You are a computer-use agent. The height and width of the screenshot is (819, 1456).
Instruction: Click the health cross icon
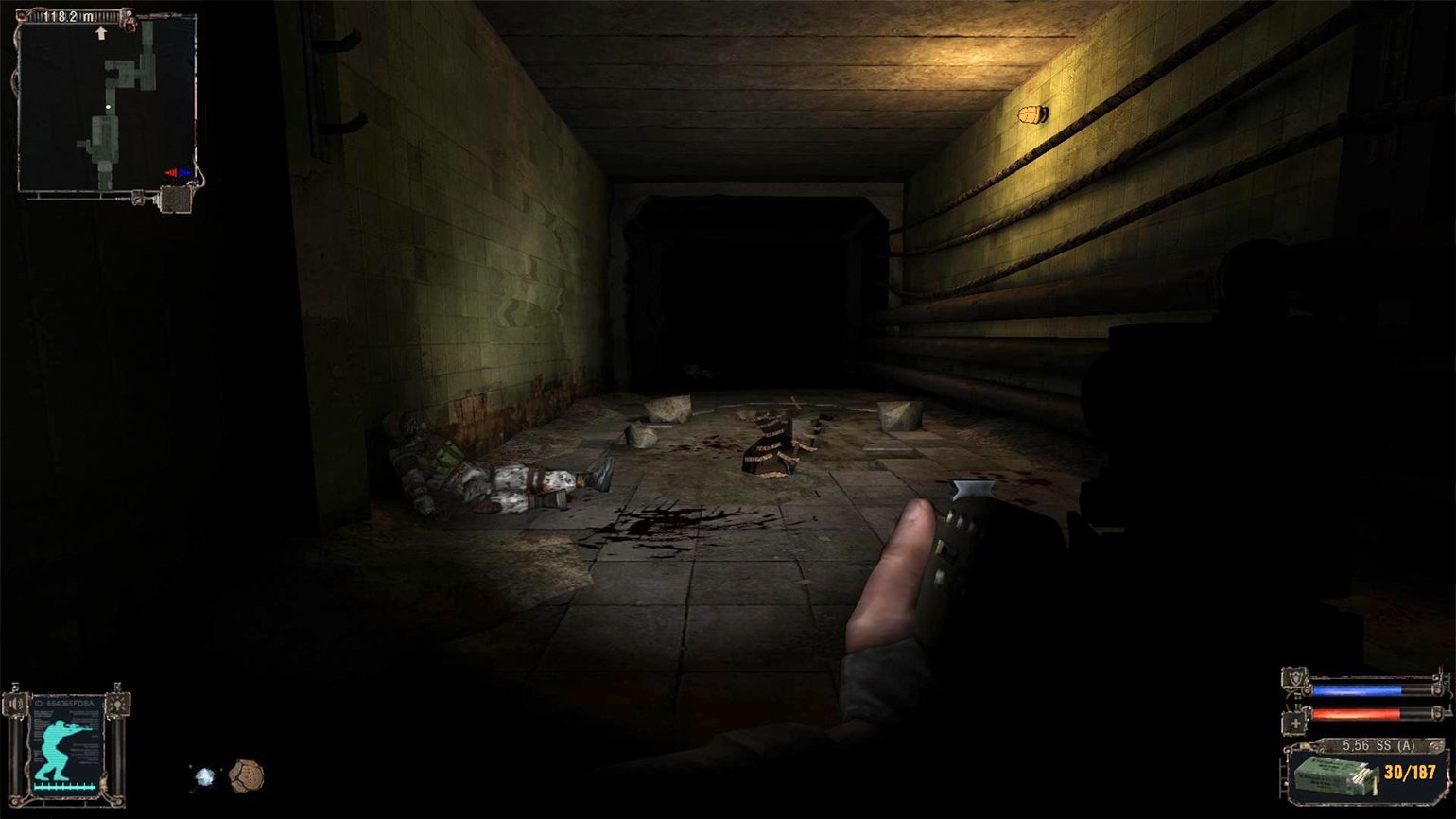[x=1293, y=723]
